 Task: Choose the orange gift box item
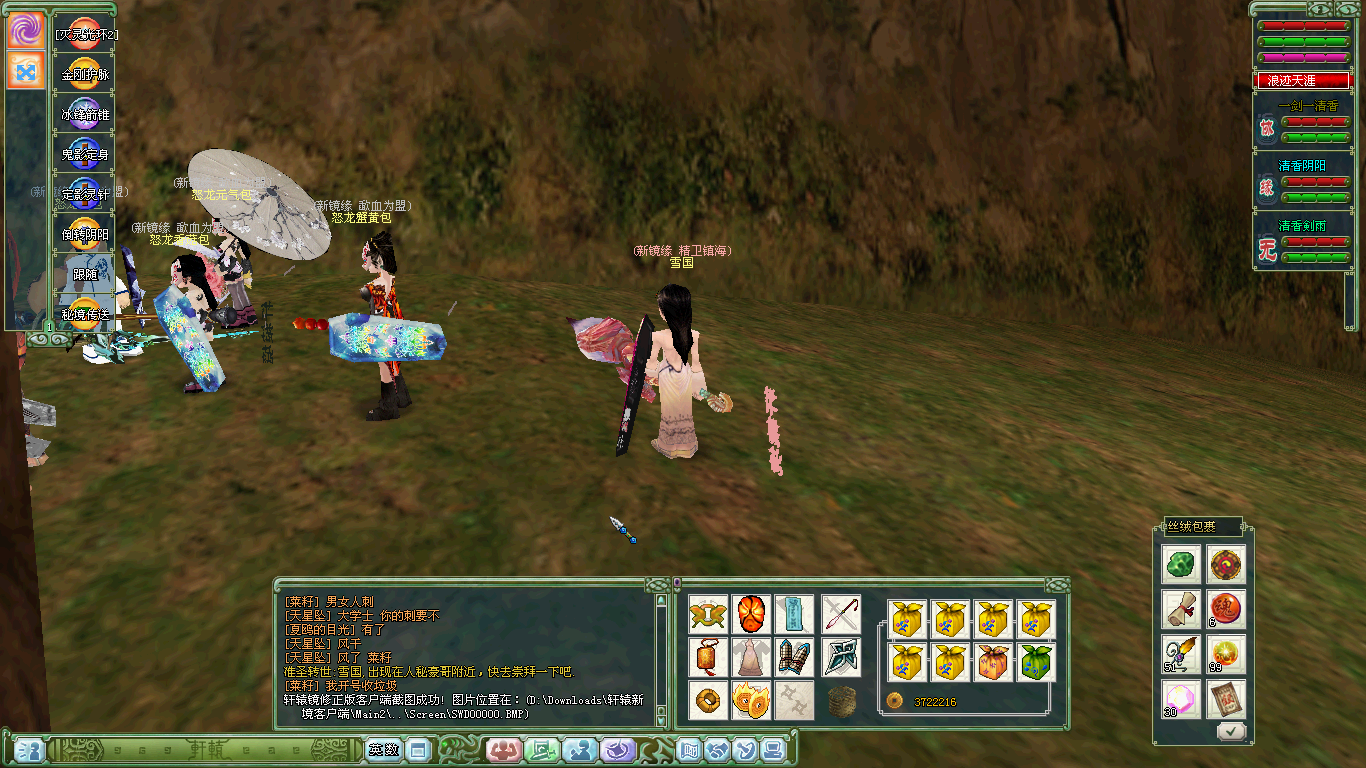point(992,662)
